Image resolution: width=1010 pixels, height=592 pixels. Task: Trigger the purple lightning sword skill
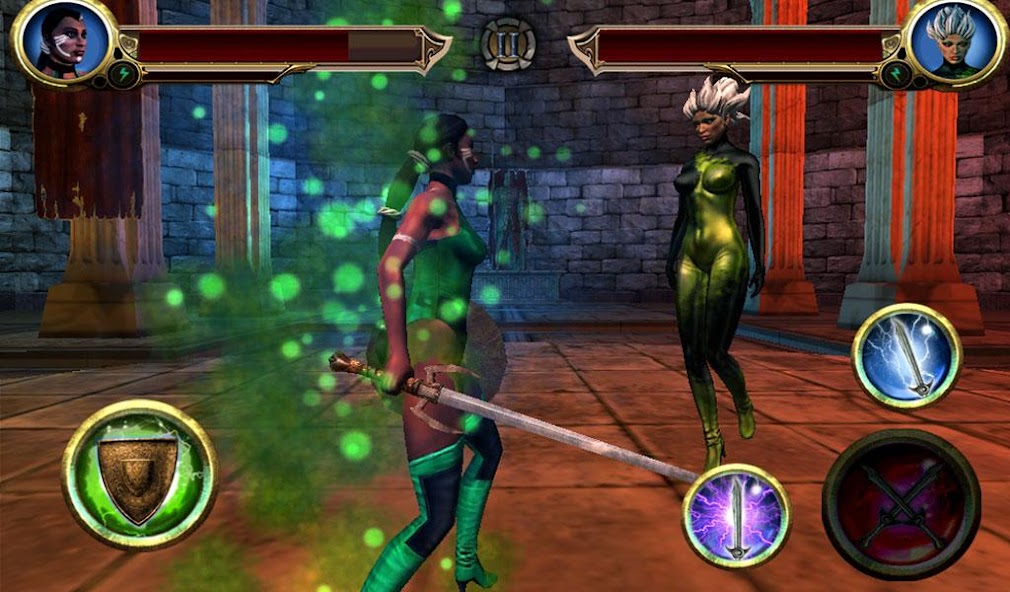pyautogui.click(x=736, y=515)
